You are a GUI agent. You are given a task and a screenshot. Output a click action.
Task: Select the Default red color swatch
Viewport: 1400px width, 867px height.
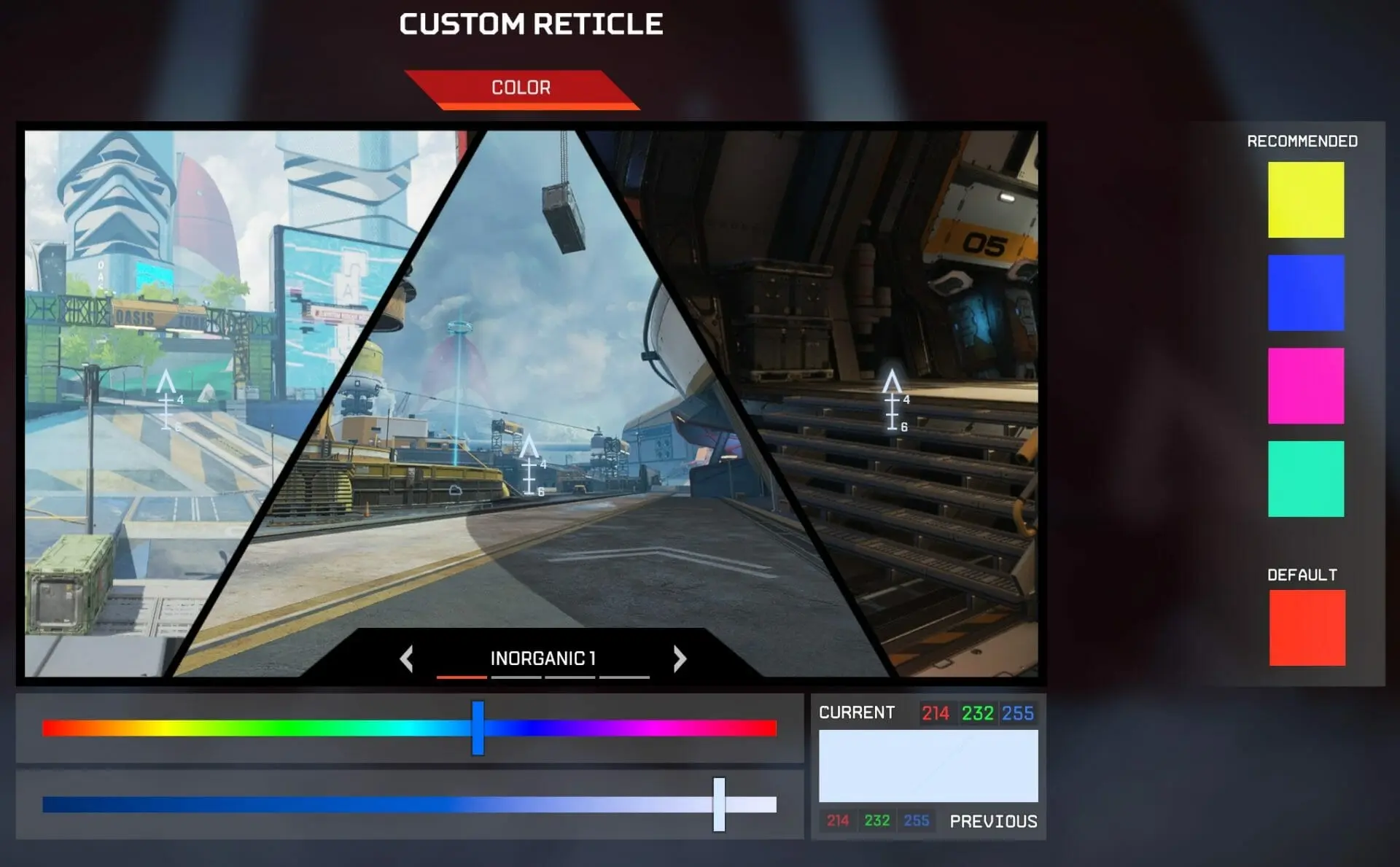(1305, 628)
